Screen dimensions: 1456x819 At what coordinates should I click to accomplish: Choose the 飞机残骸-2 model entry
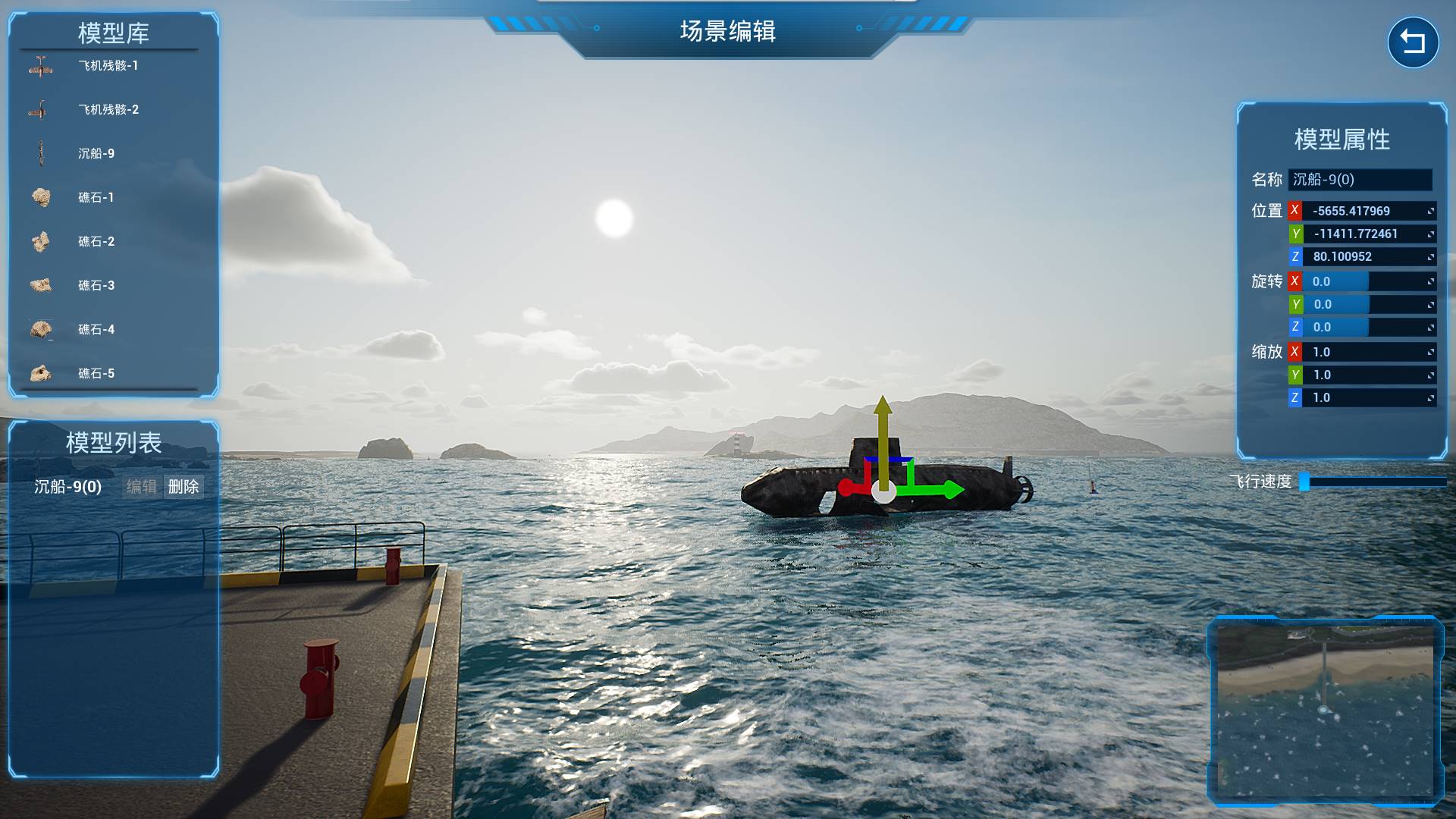[x=108, y=110]
